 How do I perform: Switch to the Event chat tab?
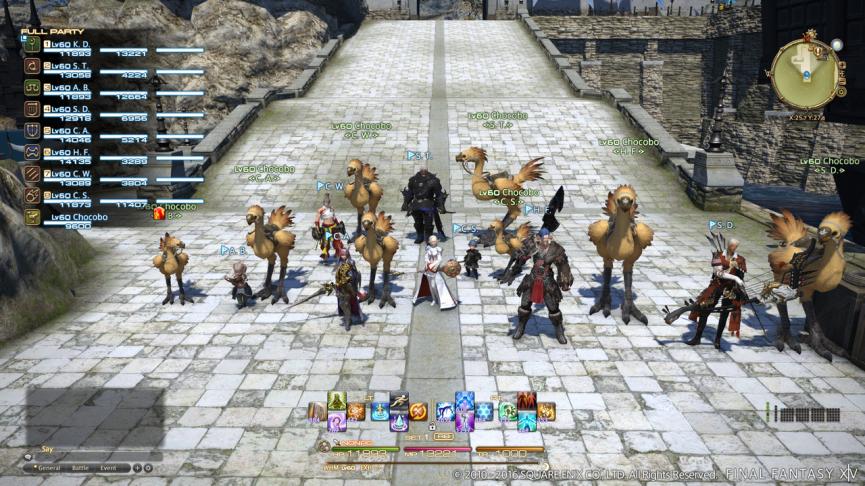tap(108, 467)
